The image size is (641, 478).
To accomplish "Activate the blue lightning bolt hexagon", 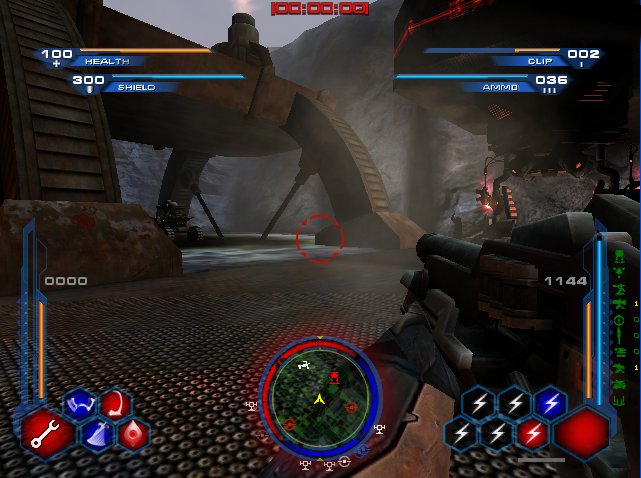I will [549, 403].
